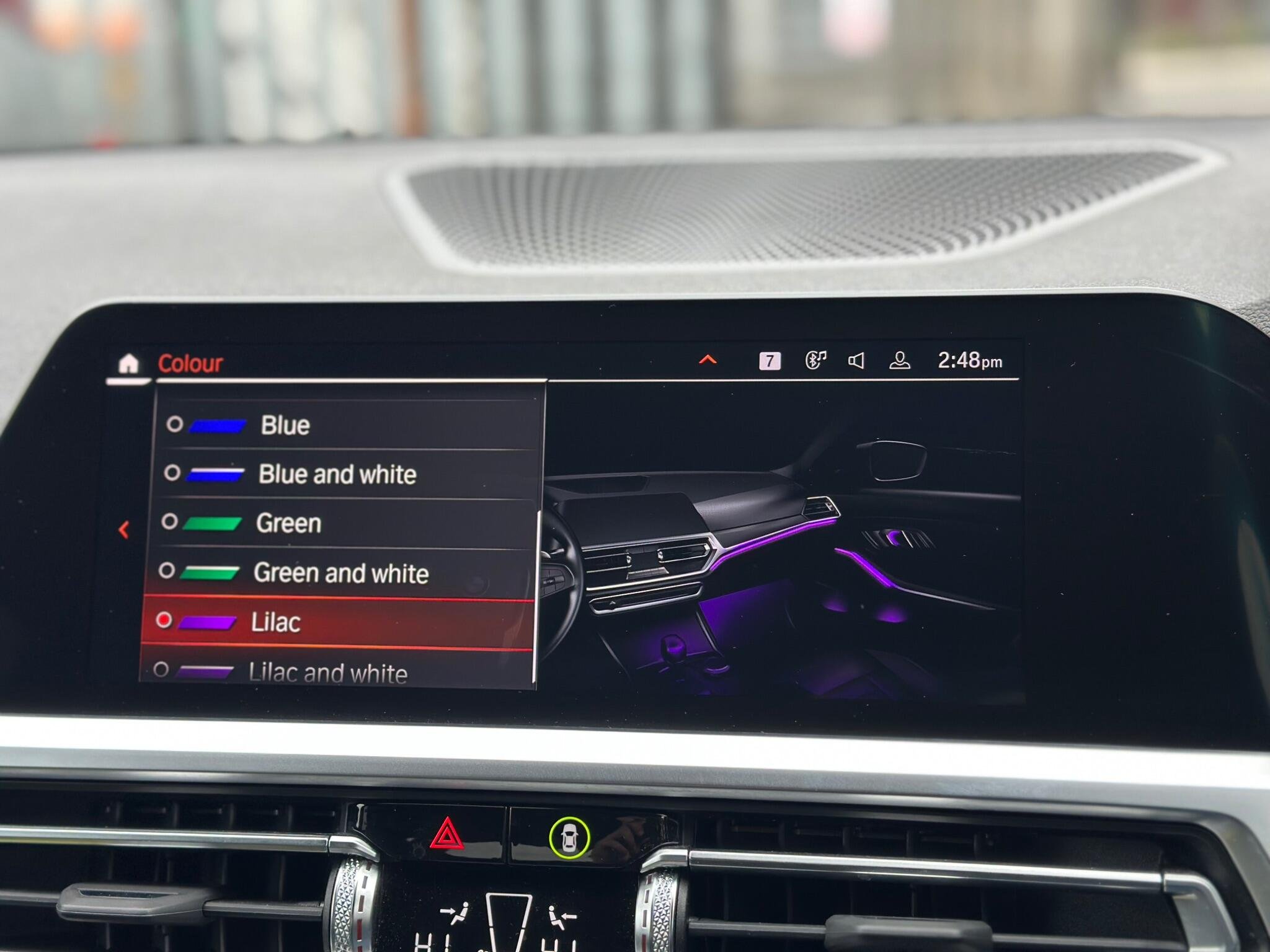Click the red back arrow
Screen dimensions: 1270x952
point(124,530)
